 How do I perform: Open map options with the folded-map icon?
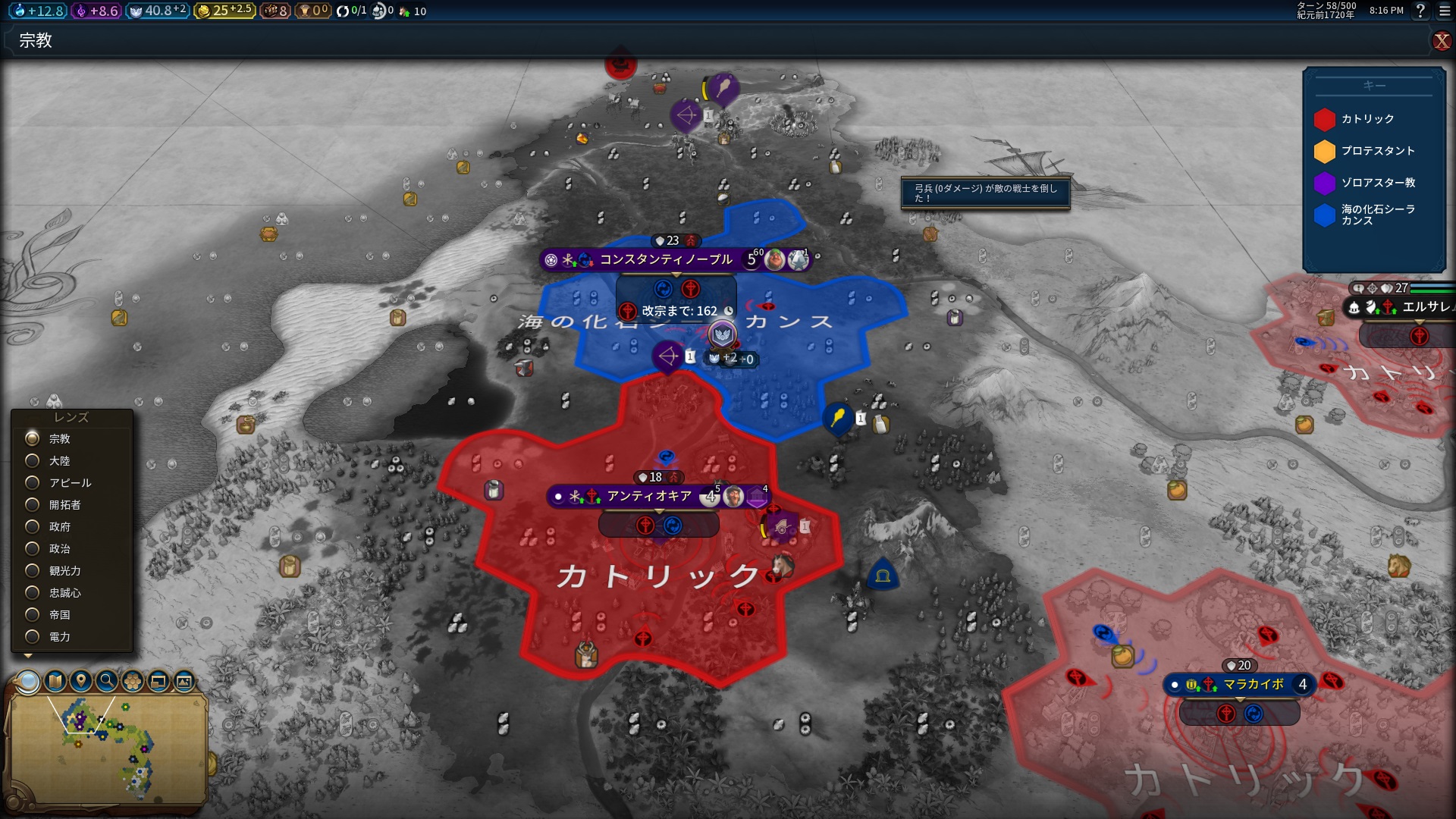pyautogui.click(x=55, y=682)
